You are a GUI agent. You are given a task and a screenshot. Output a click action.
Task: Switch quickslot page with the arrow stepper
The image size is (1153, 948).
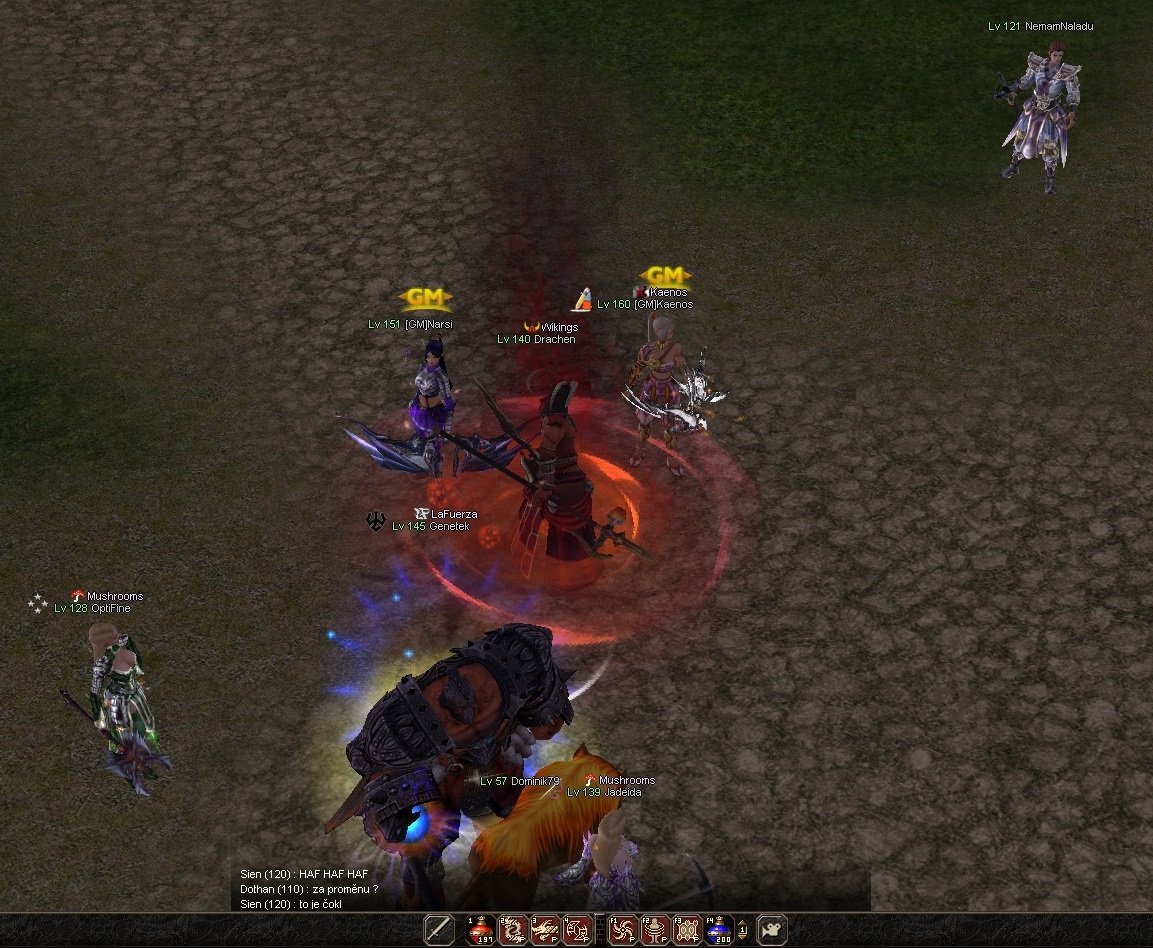point(743,930)
